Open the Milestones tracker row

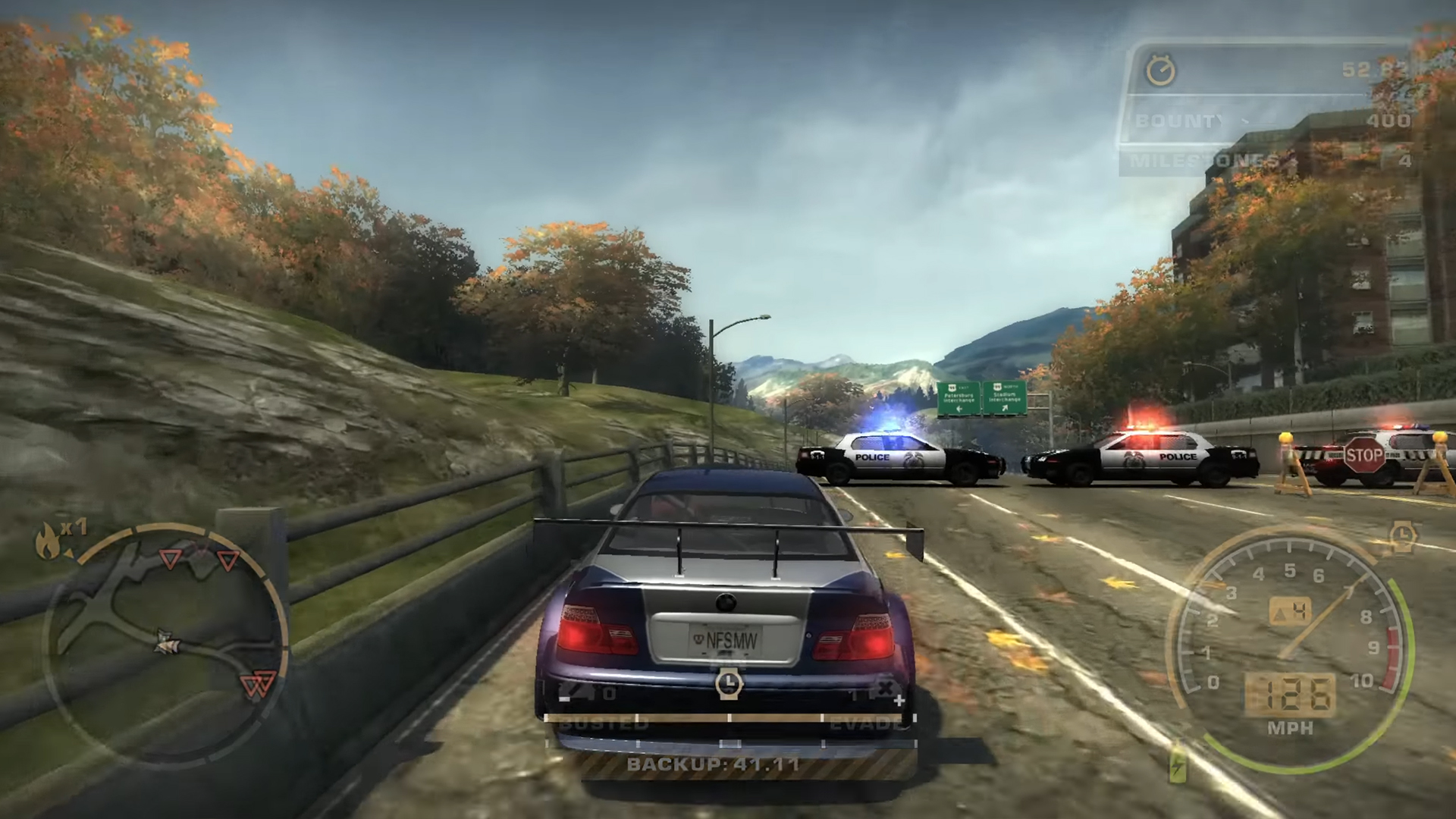(x=1266, y=161)
